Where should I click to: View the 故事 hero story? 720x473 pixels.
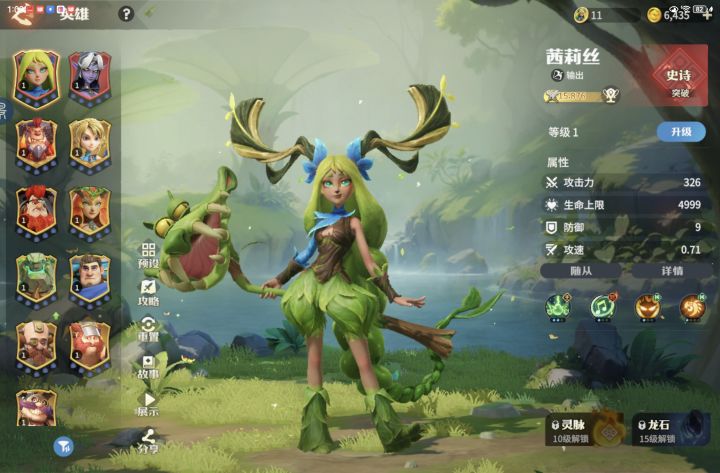(148, 367)
